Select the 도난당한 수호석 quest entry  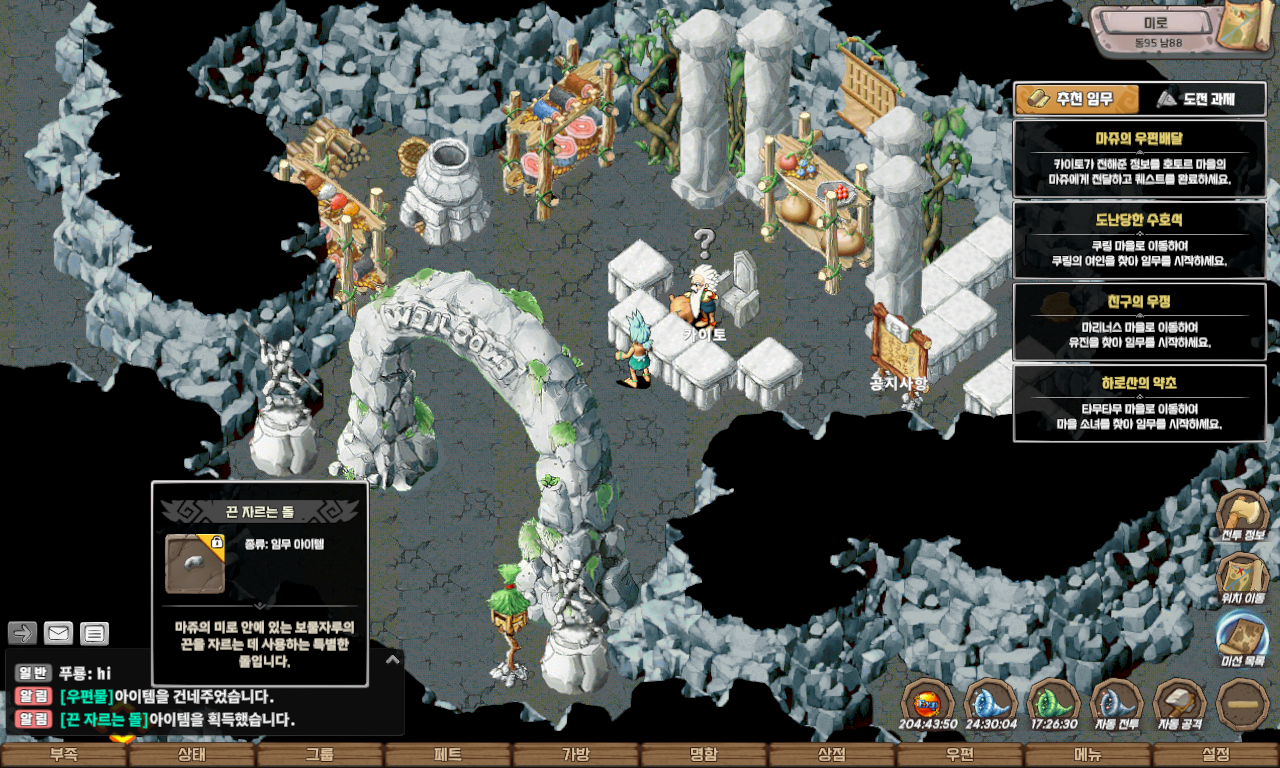(1139, 240)
